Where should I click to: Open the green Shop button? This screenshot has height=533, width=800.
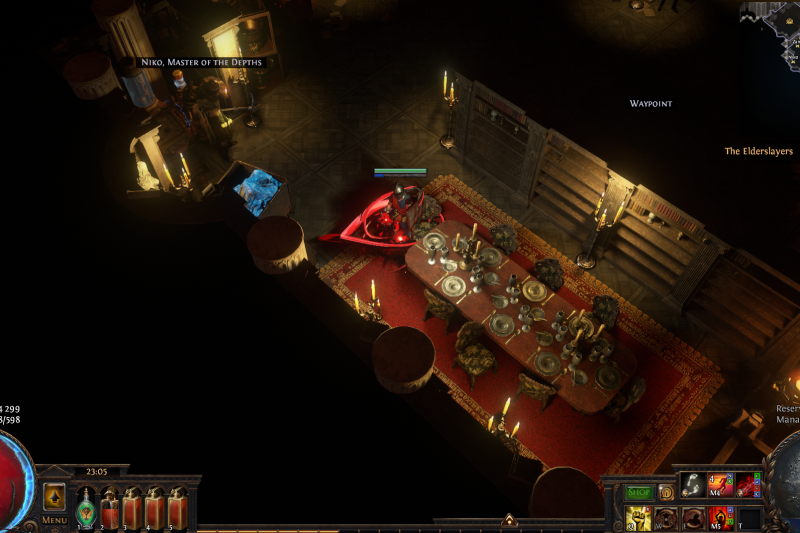637,491
